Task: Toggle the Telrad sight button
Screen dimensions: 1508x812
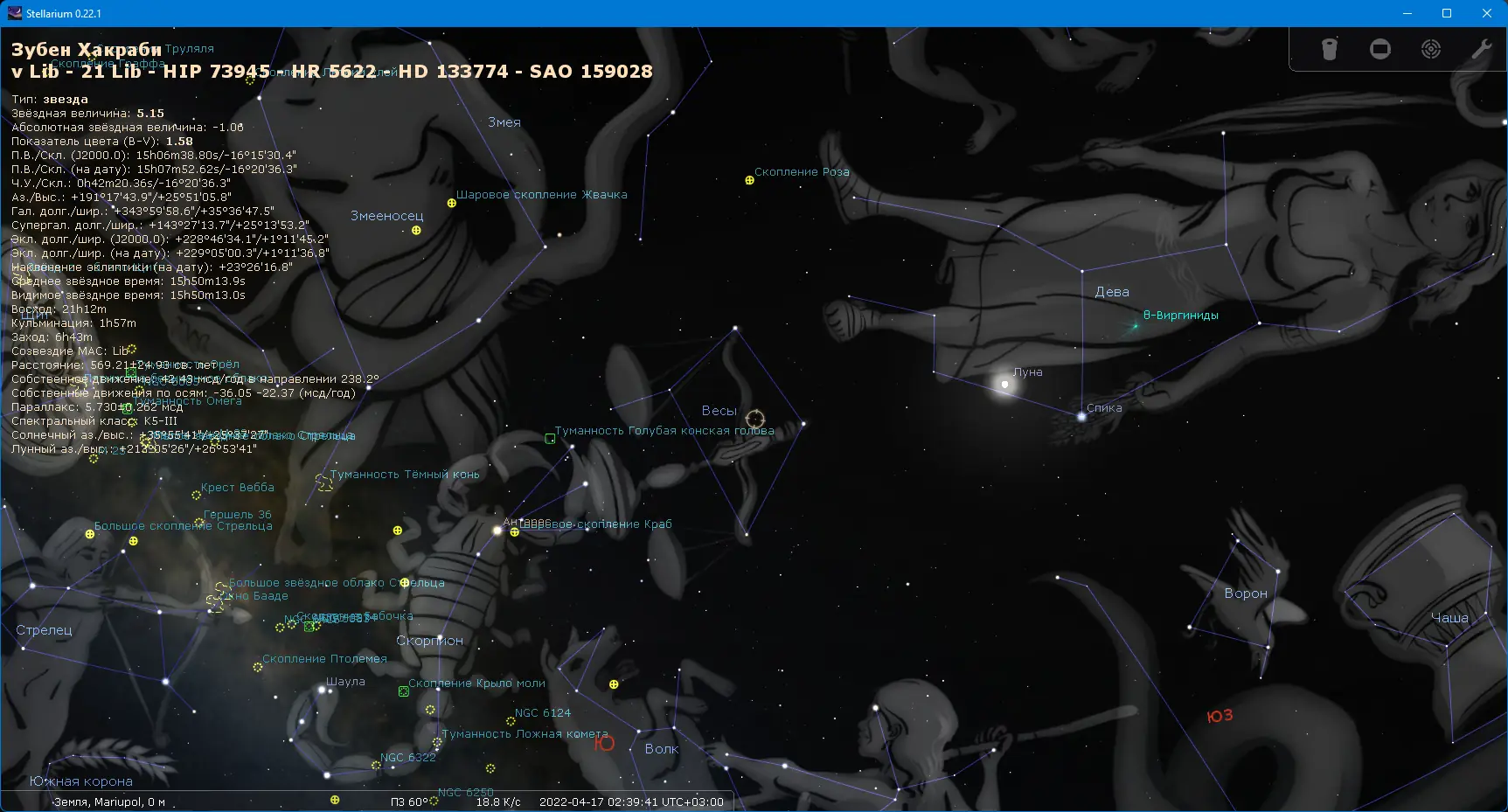Action: [x=1431, y=50]
